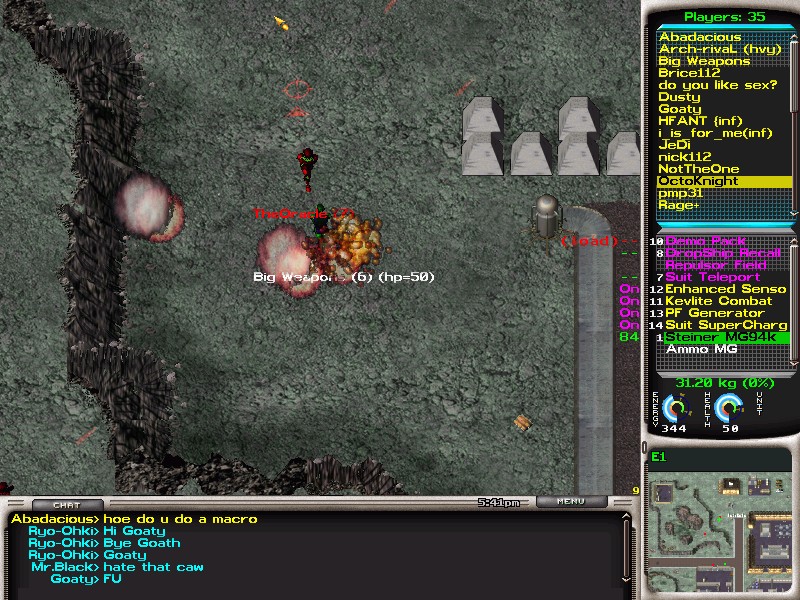
Task: Select the Kevlite Combat armor entry
Action: (721, 301)
